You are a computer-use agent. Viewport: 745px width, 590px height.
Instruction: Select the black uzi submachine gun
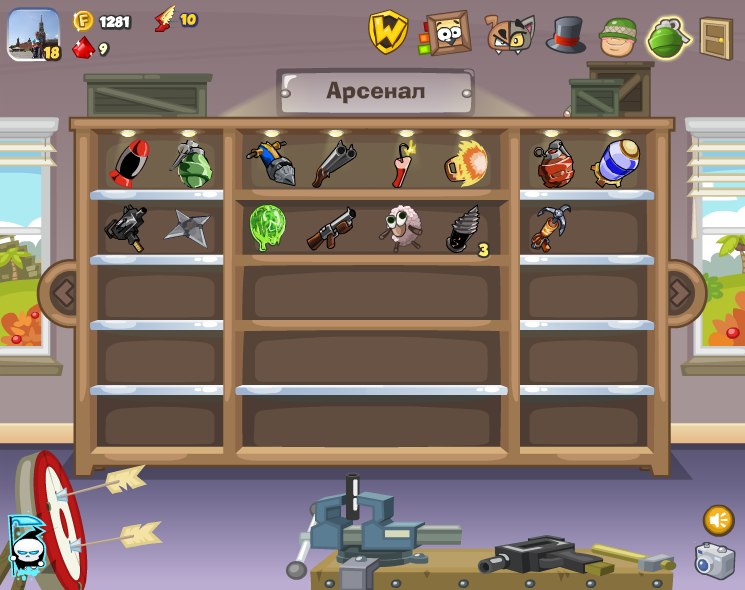[x=126, y=228]
